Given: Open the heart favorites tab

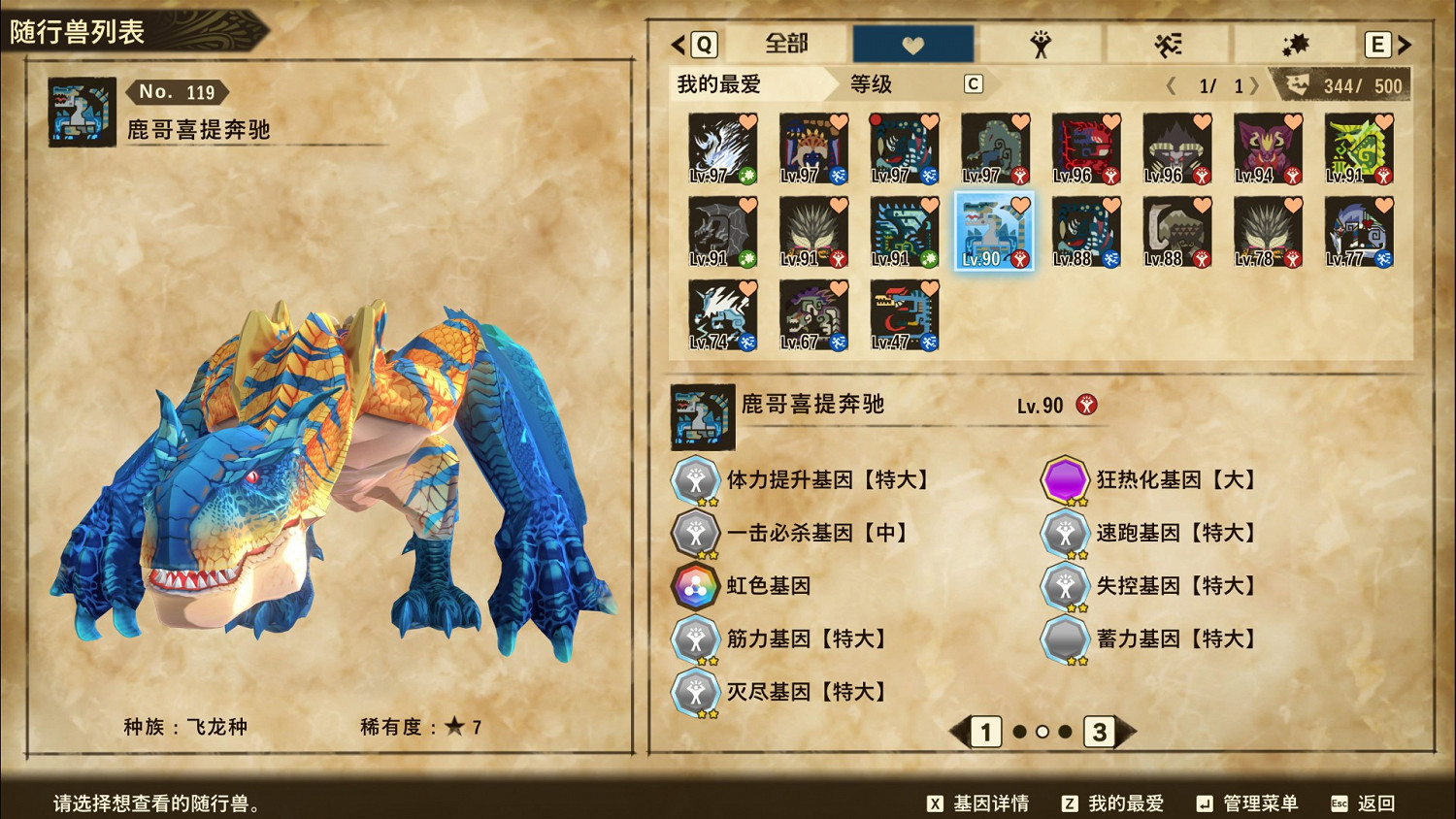Looking at the screenshot, I should [x=910, y=43].
